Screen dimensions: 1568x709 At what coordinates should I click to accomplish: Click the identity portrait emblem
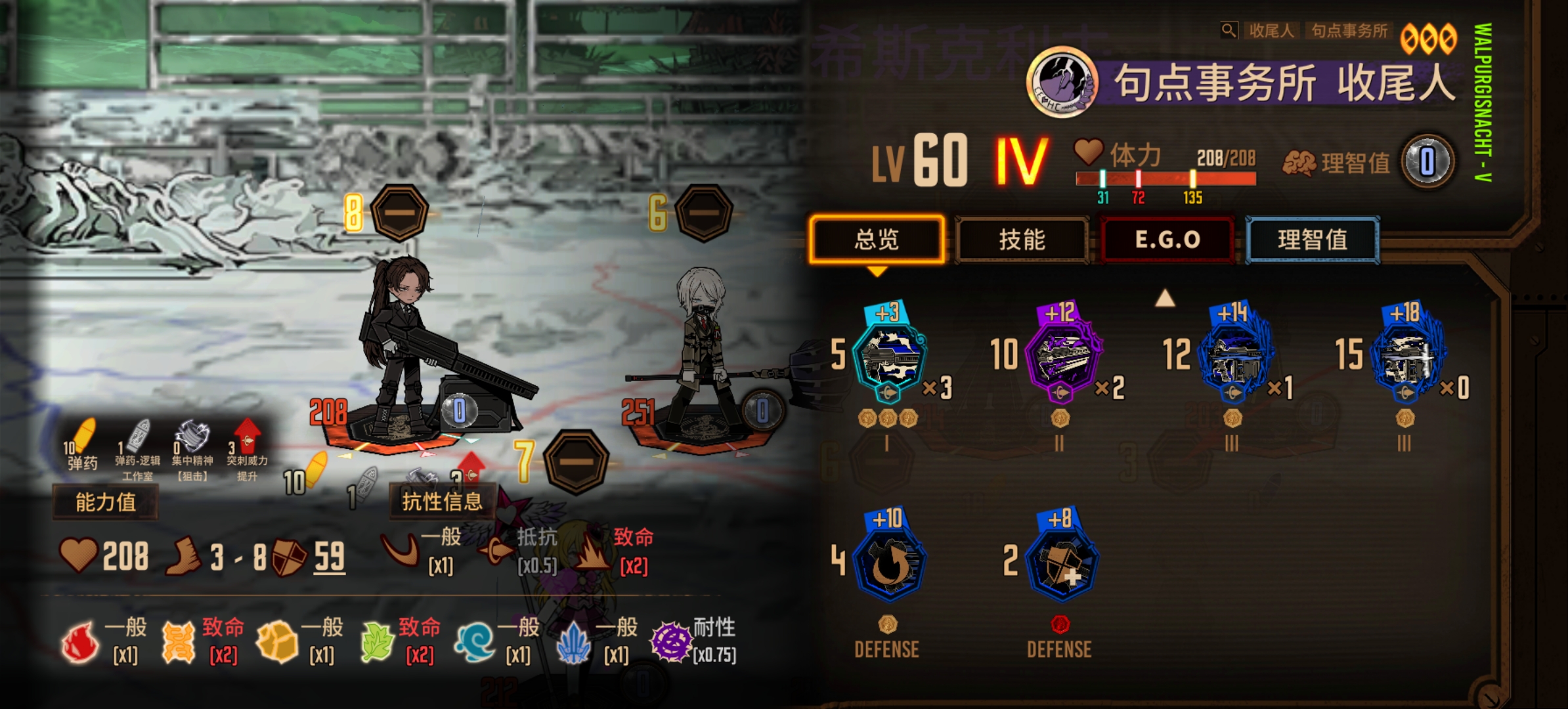1062,82
